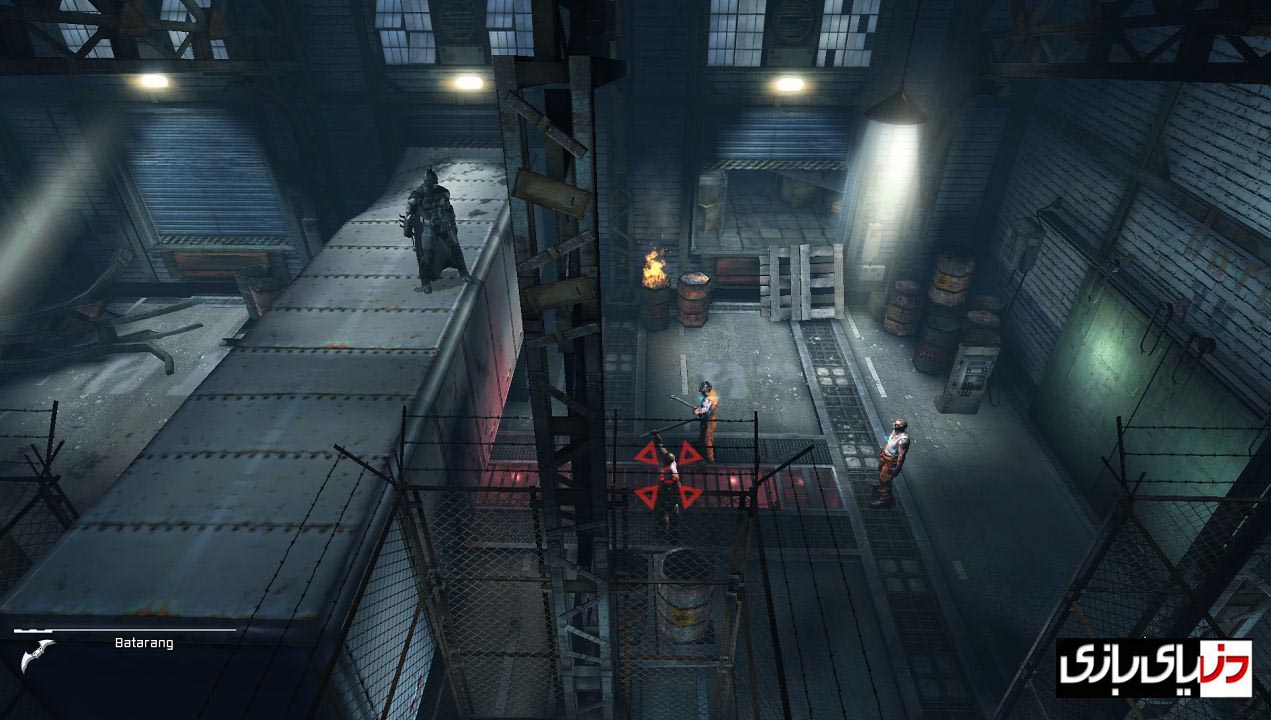Open the watermark logo in the corner
Screen dimensions: 1271x720
tap(1153, 667)
